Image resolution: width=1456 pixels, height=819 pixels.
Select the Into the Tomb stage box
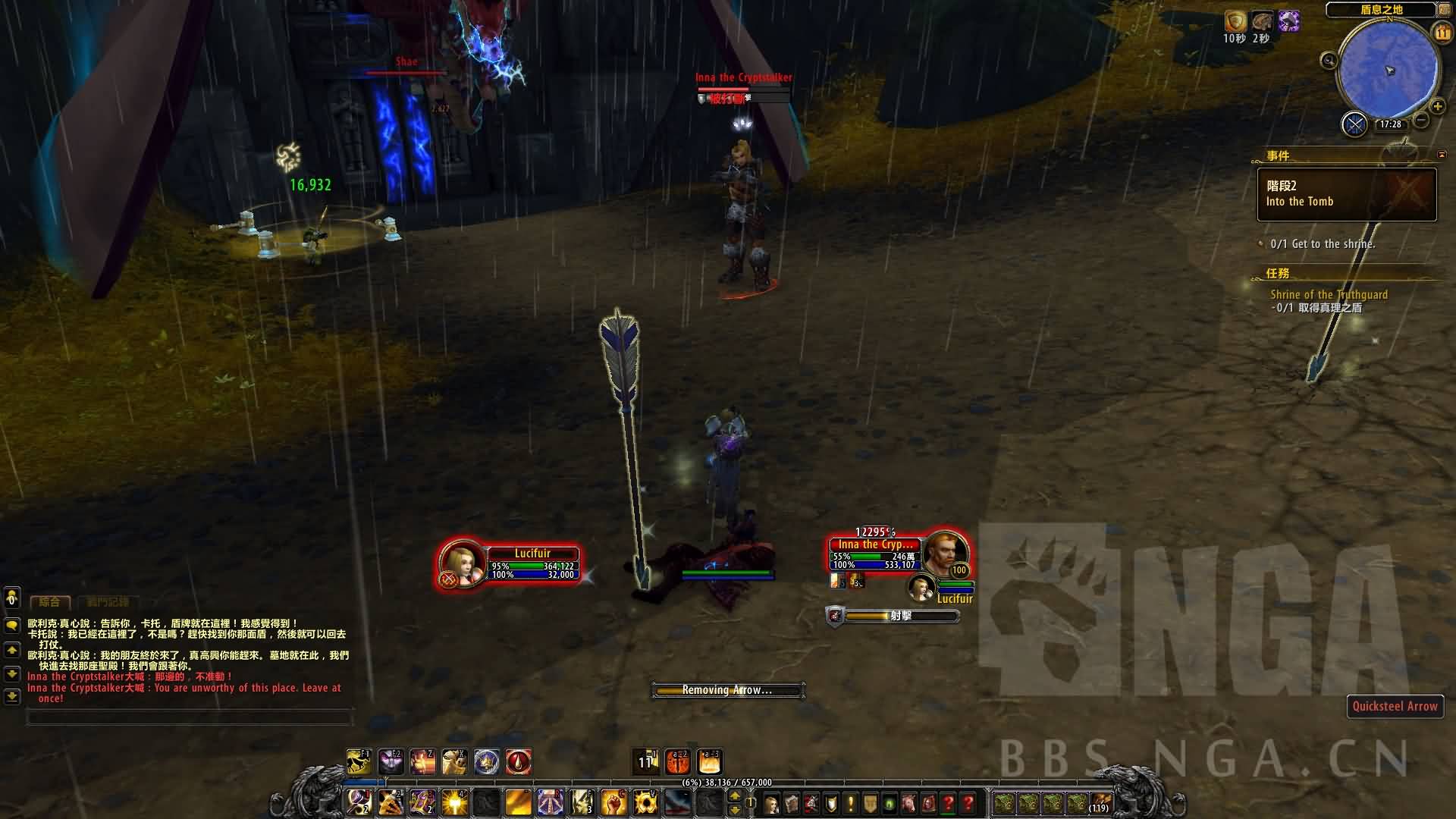pos(1346,194)
